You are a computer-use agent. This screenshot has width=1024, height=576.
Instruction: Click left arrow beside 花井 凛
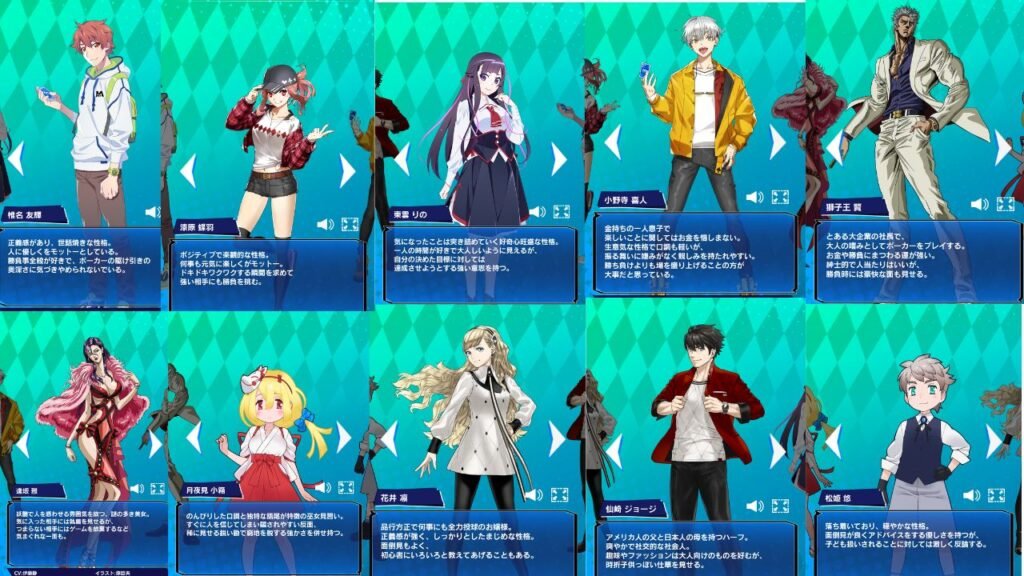click(389, 438)
